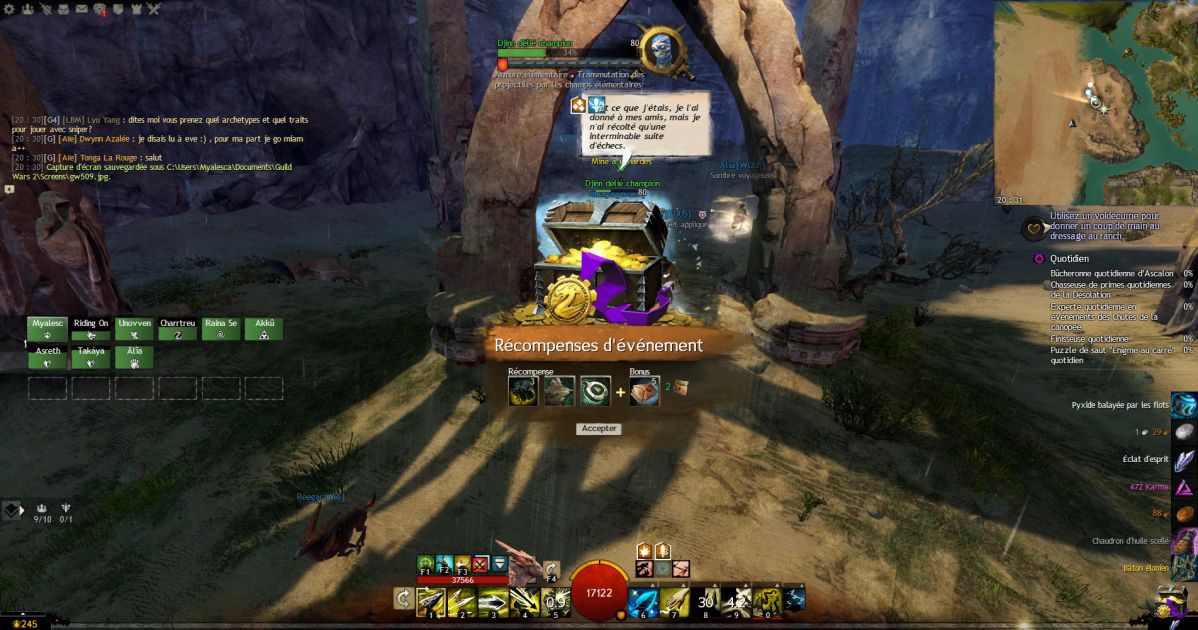Trigger the blue healing skill in slot 6
Image resolution: width=1198 pixels, height=630 pixels.
[x=643, y=600]
